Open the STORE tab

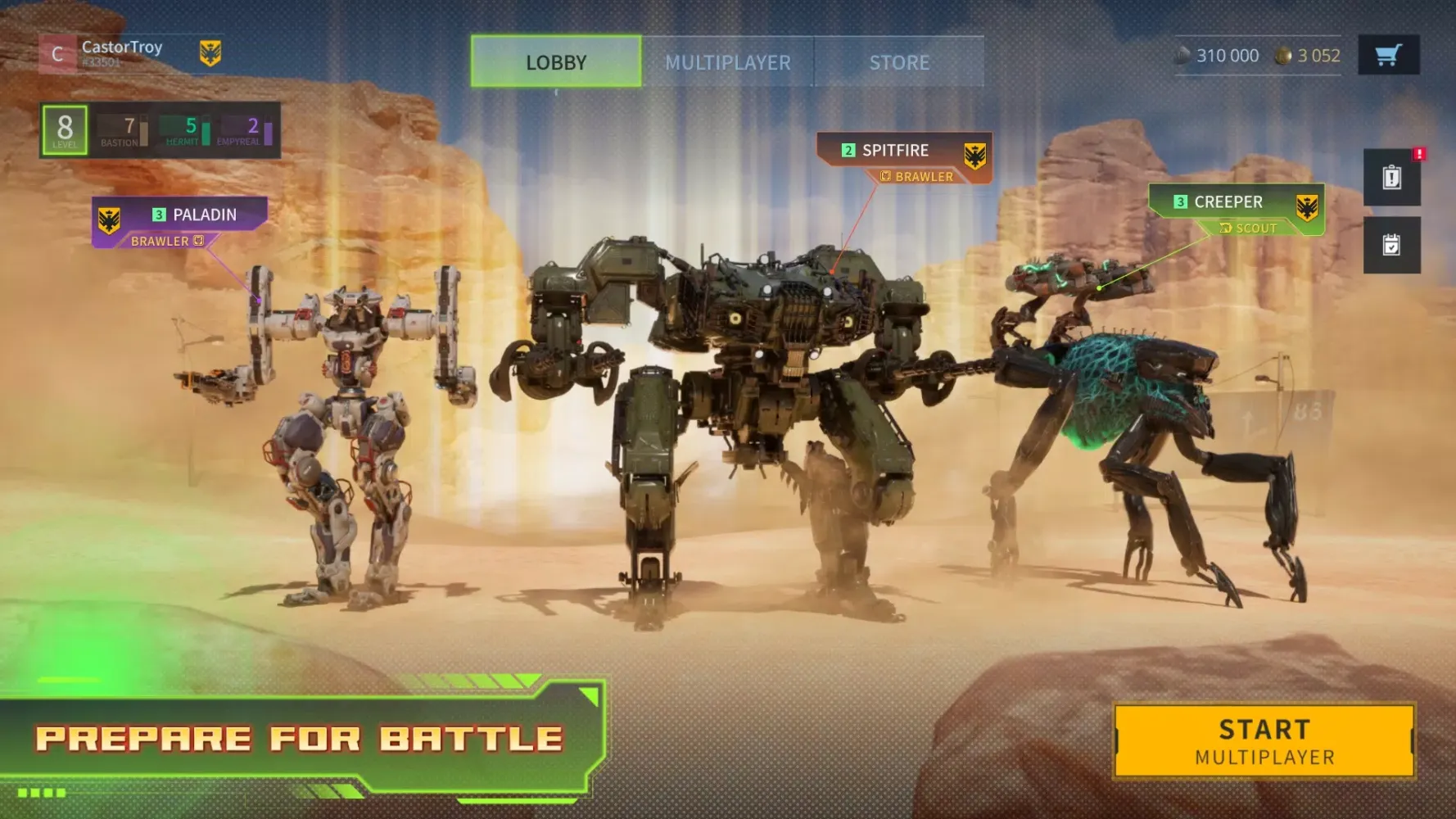coord(899,61)
